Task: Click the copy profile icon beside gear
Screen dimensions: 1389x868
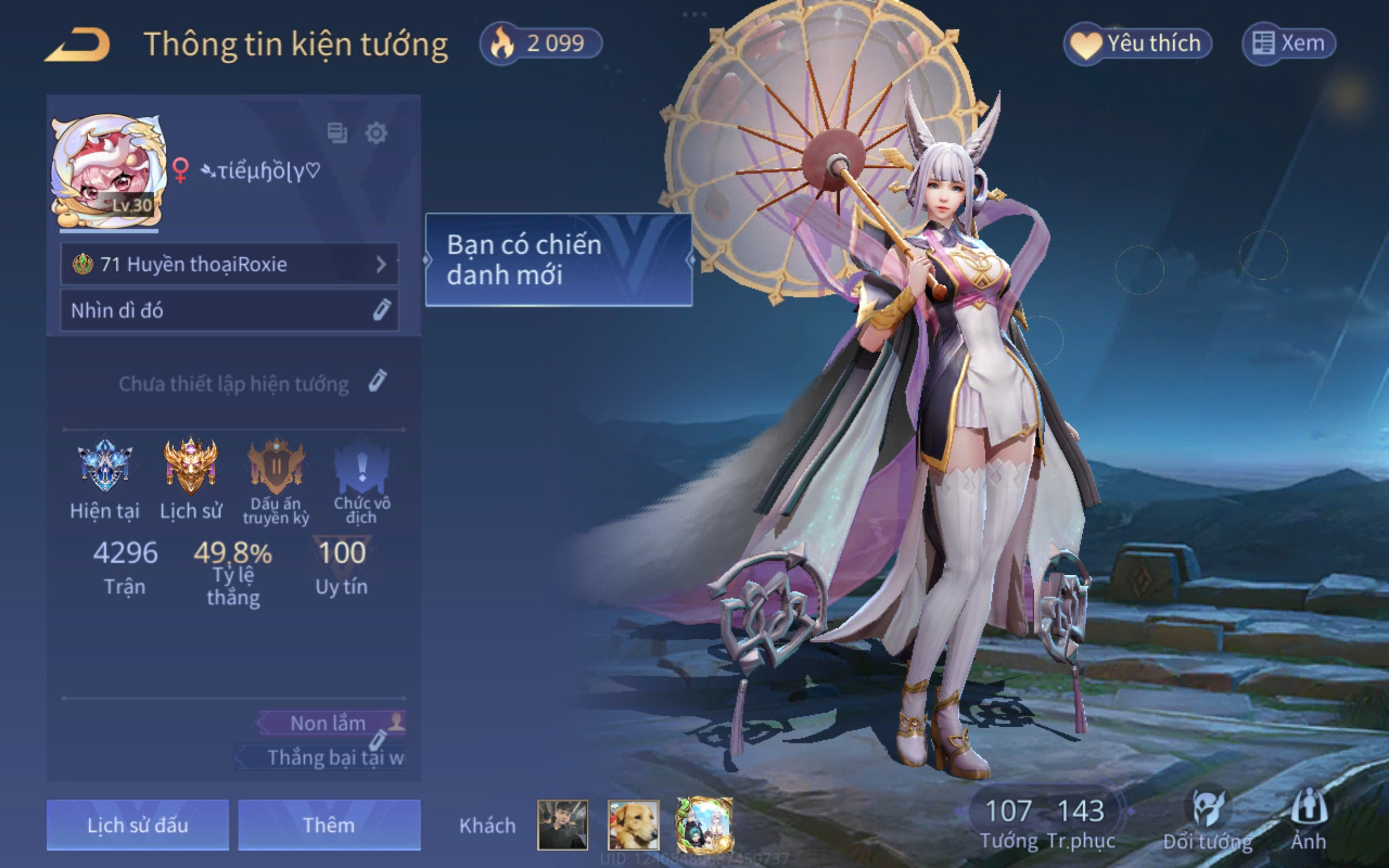Action: [337, 133]
